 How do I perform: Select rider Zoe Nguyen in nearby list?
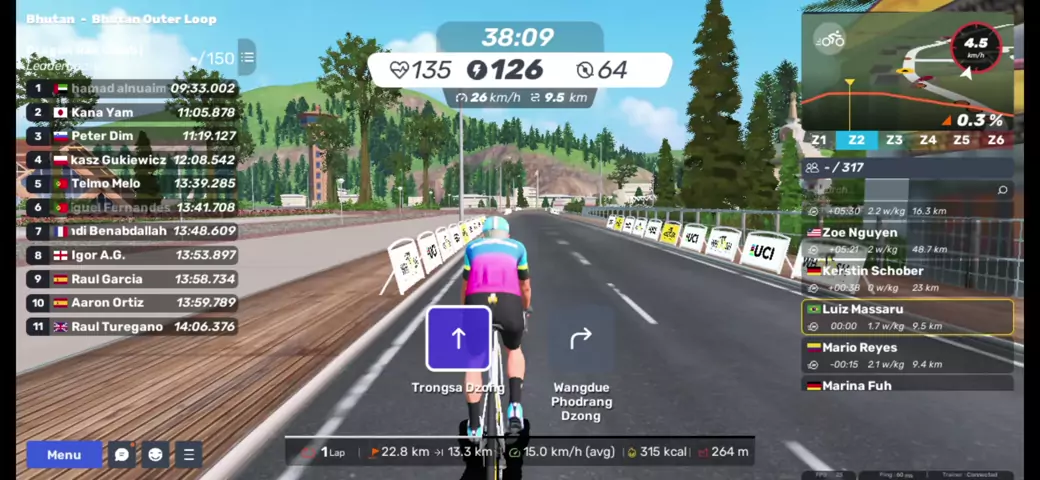coord(908,240)
